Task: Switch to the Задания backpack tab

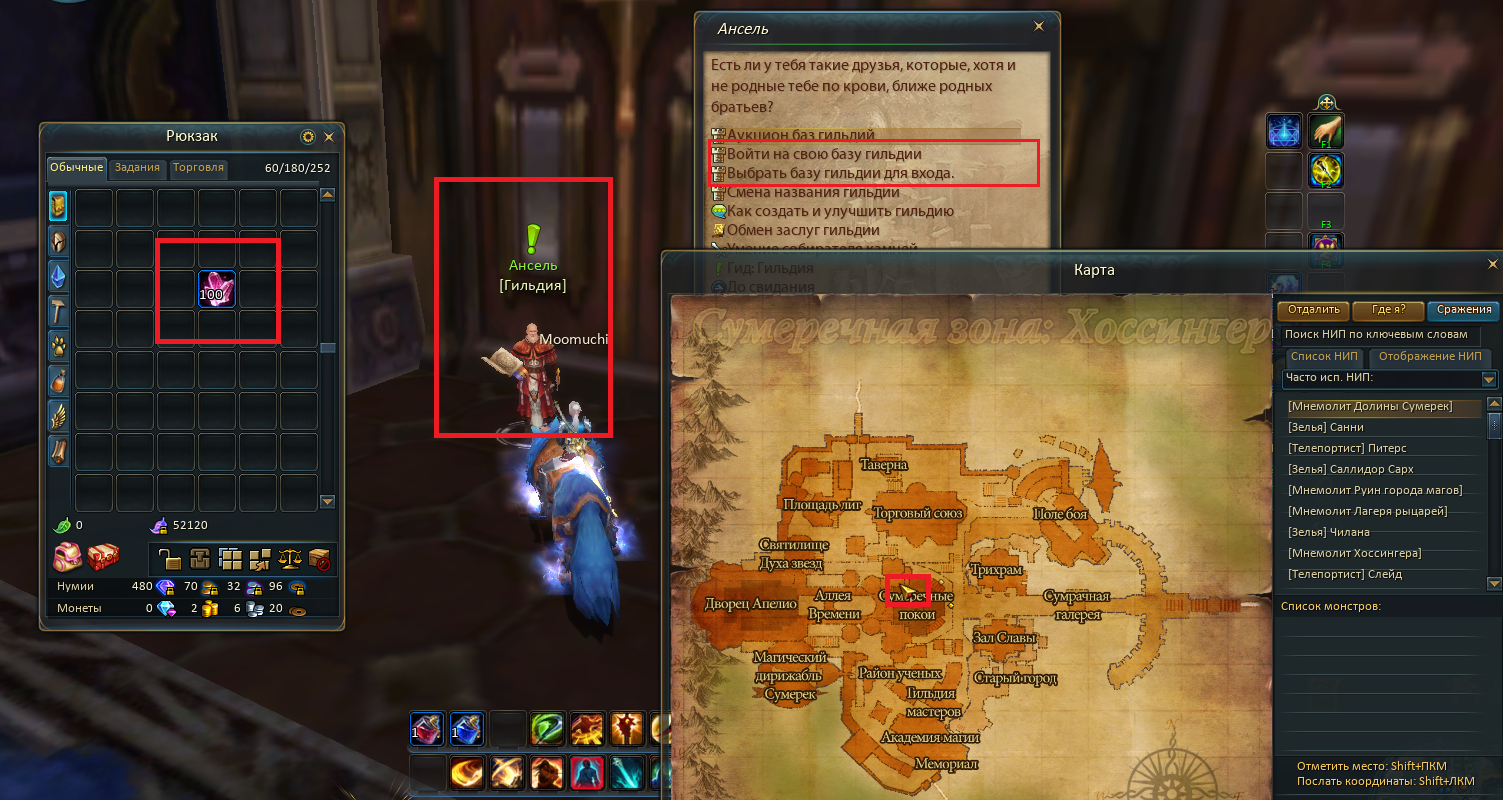Action: [136, 168]
